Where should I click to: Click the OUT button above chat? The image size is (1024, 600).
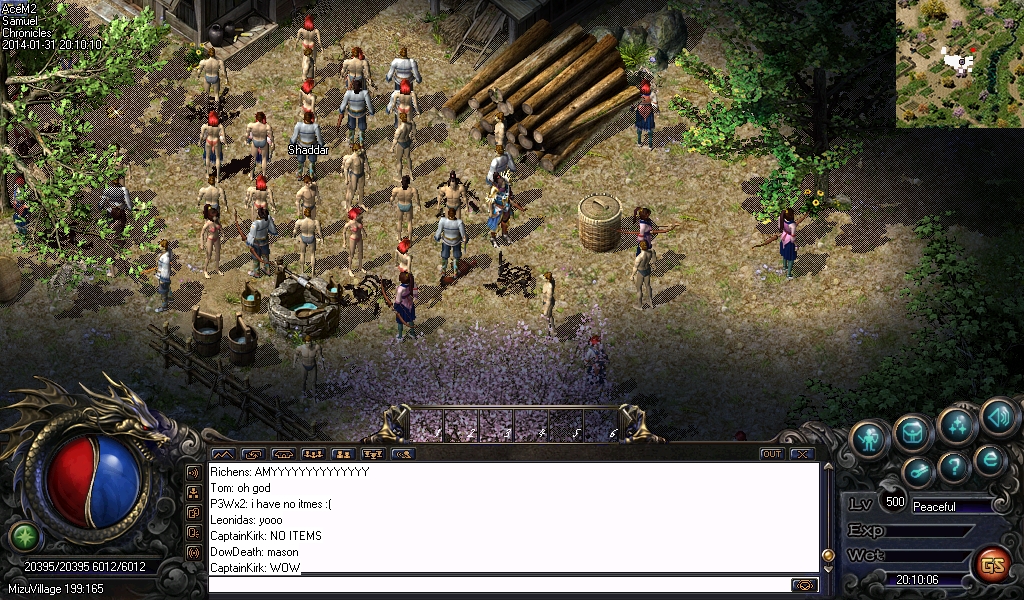click(x=771, y=454)
